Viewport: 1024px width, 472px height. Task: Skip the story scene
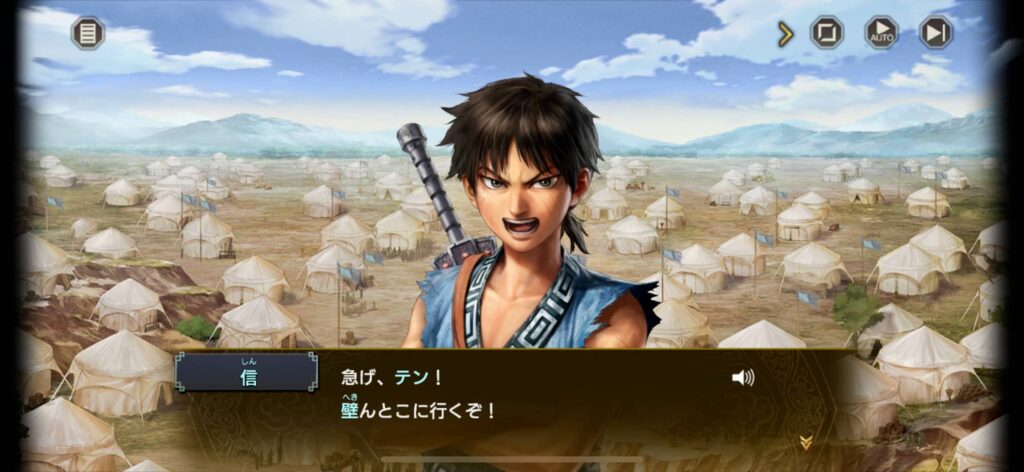[936, 33]
